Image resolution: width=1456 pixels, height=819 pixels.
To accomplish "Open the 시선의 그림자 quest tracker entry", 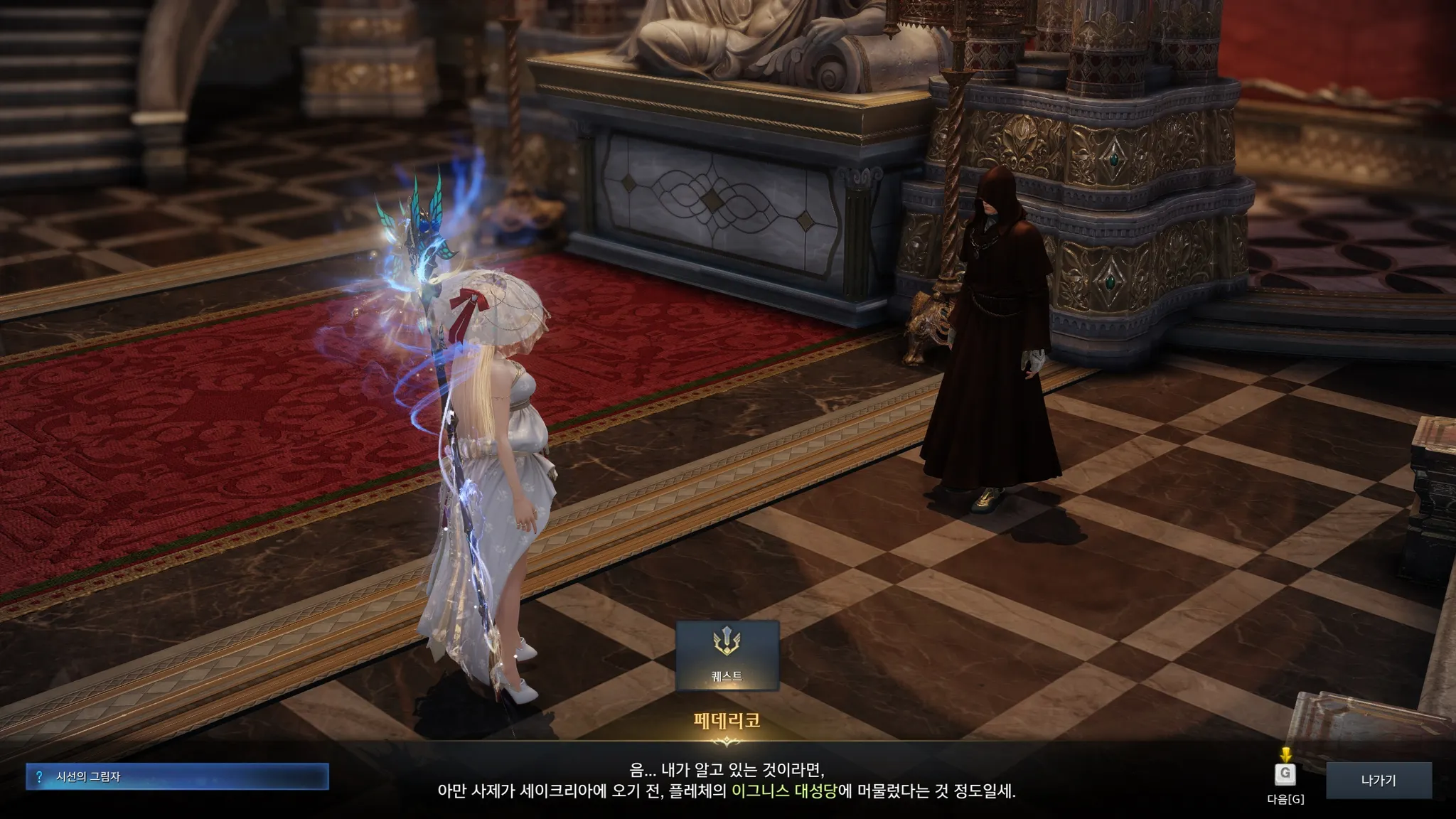I will [x=177, y=777].
